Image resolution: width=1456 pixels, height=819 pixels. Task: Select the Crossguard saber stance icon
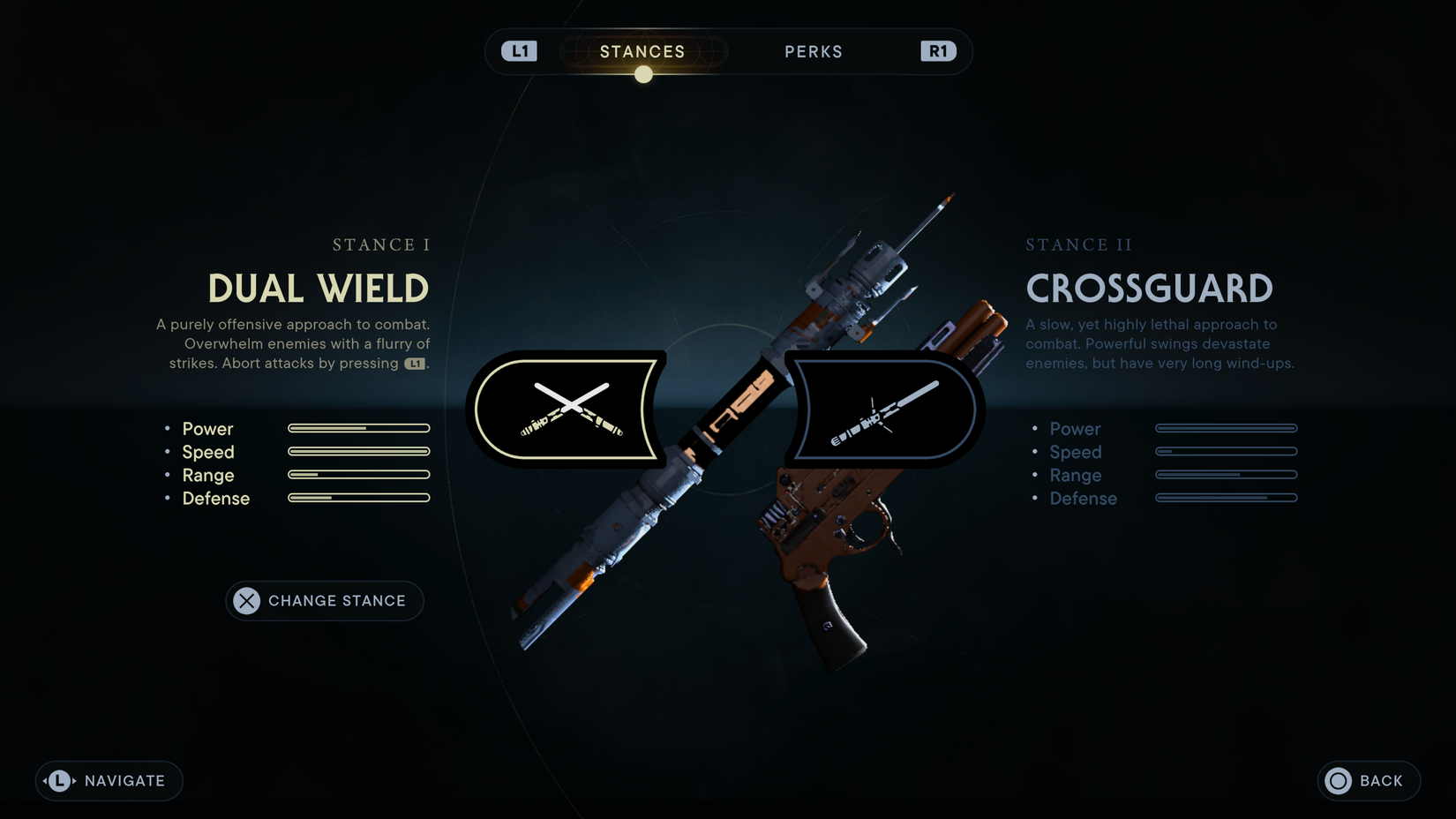tap(882, 409)
